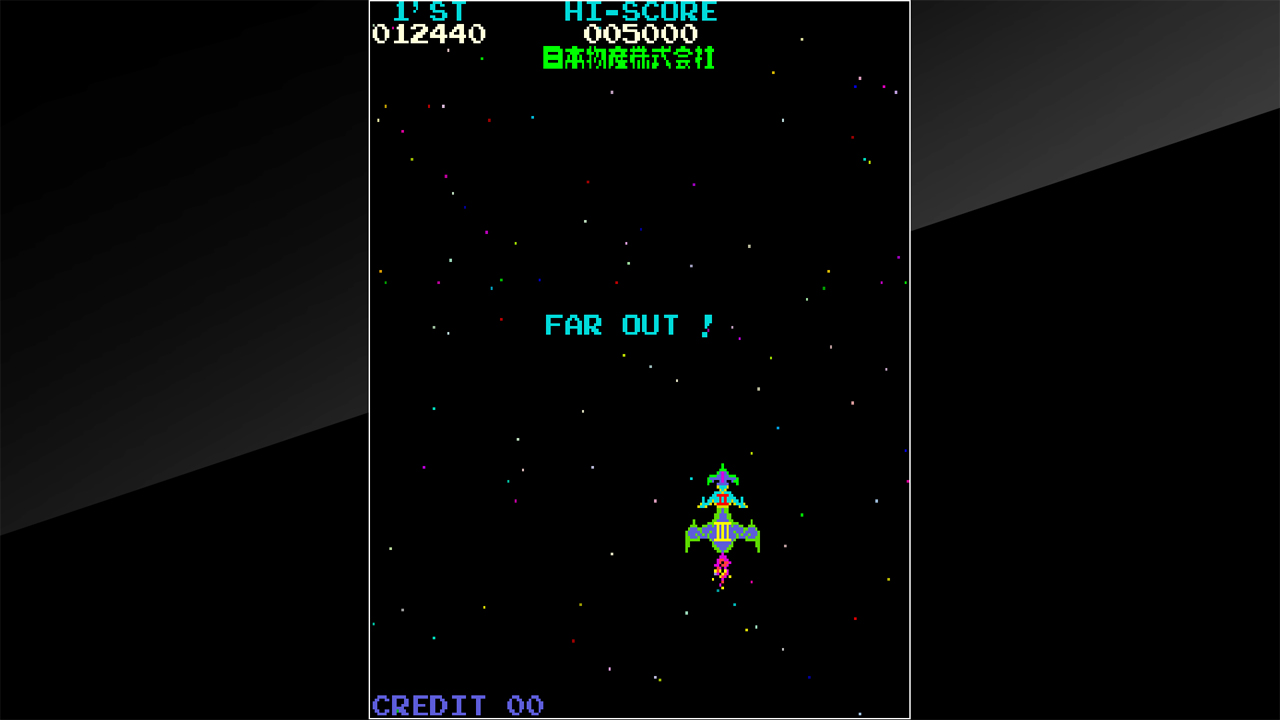1280x720 pixels.
Task: Click the magenta exhaust flame below the ship
Action: coord(722,567)
